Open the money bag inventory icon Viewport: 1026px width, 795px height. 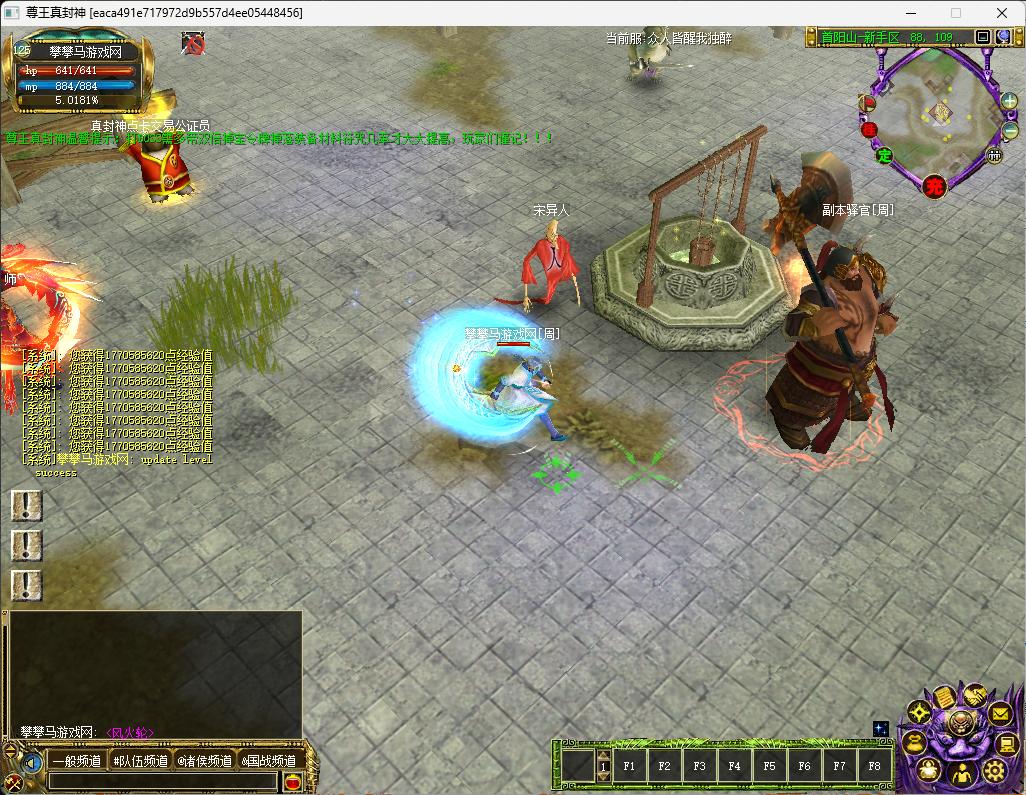click(914, 742)
